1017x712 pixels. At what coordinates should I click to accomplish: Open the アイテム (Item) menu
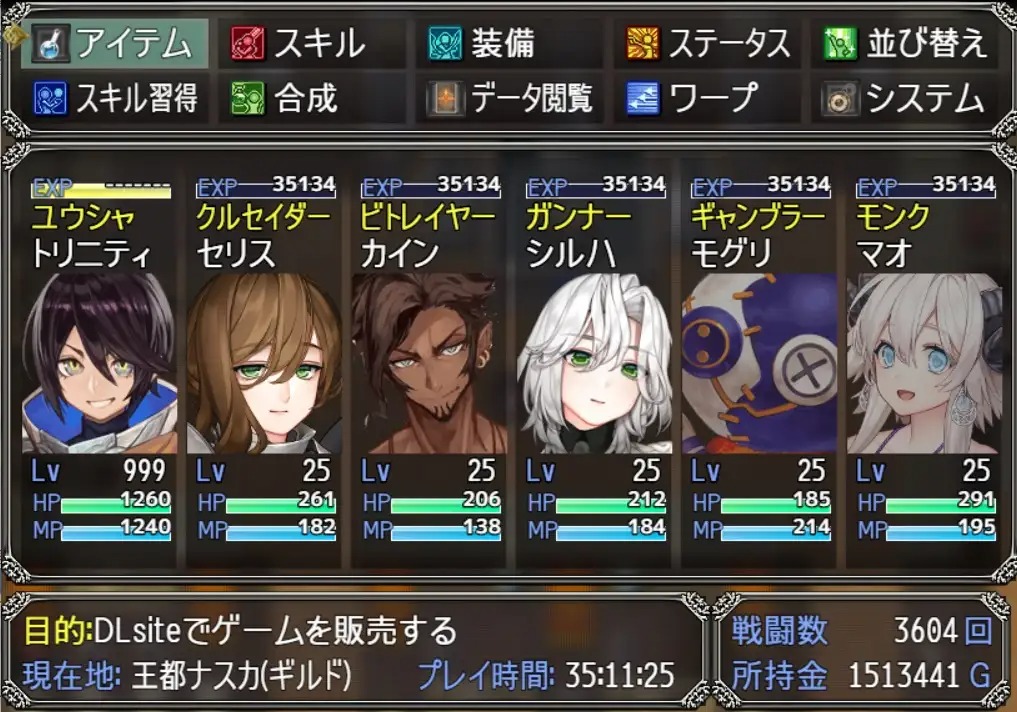pyautogui.click(x=115, y=43)
